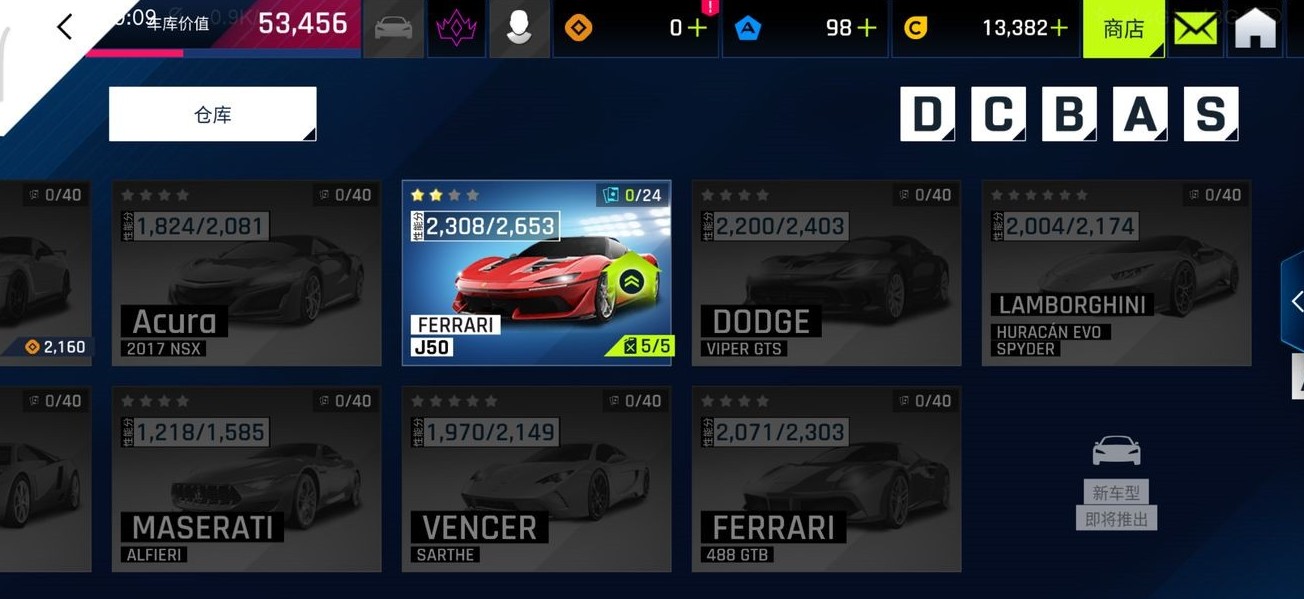Show class B cars
Image resolution: width=1304 pixels, height=599 pixels.
[1069, 114]
